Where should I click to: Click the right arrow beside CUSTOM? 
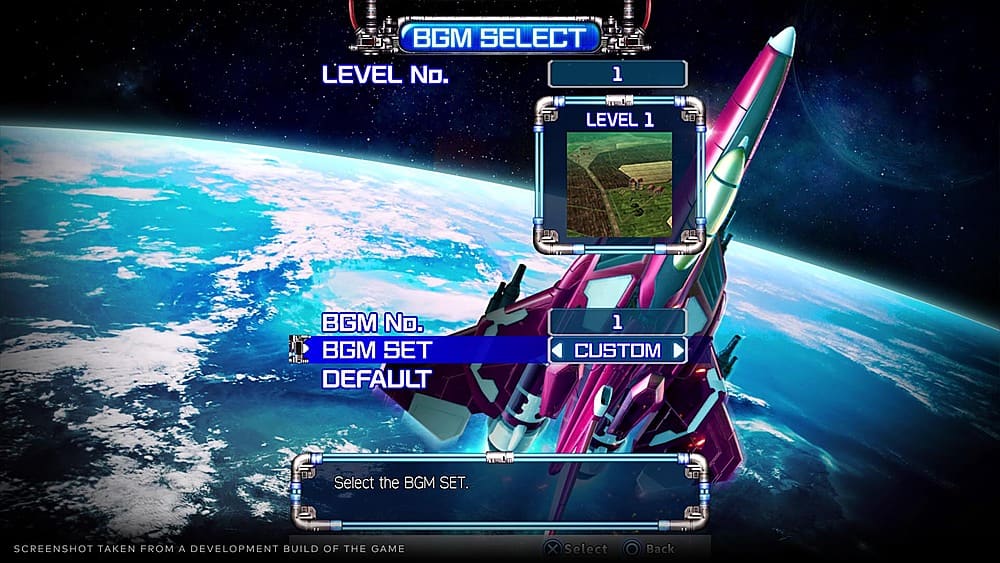[x=678, y=351]
